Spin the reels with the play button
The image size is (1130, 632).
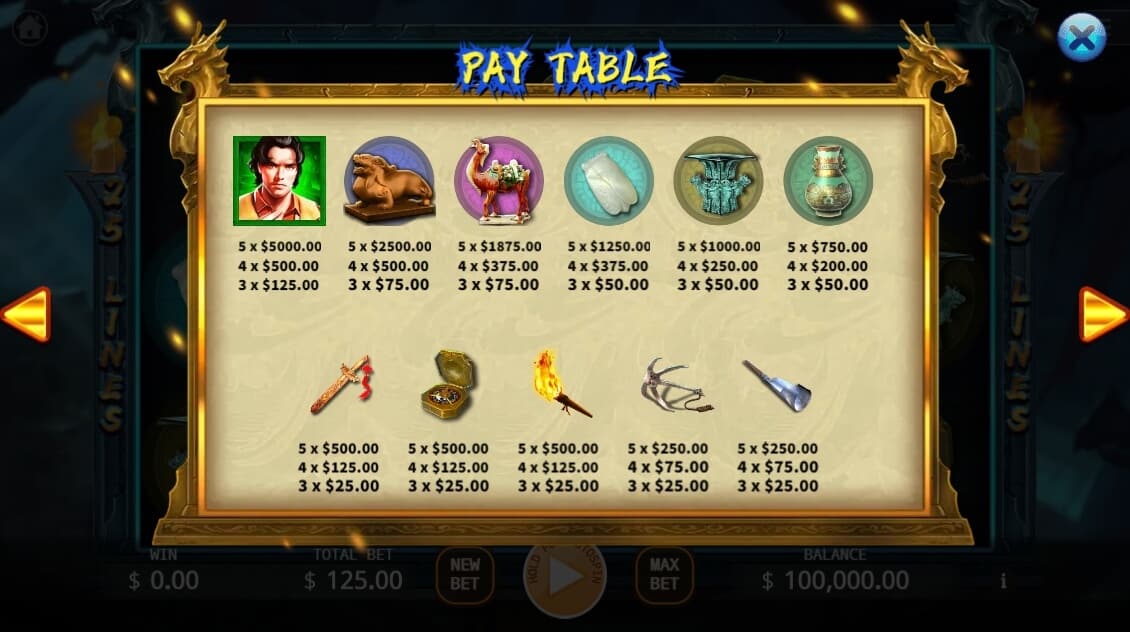[x=565, y=577]
